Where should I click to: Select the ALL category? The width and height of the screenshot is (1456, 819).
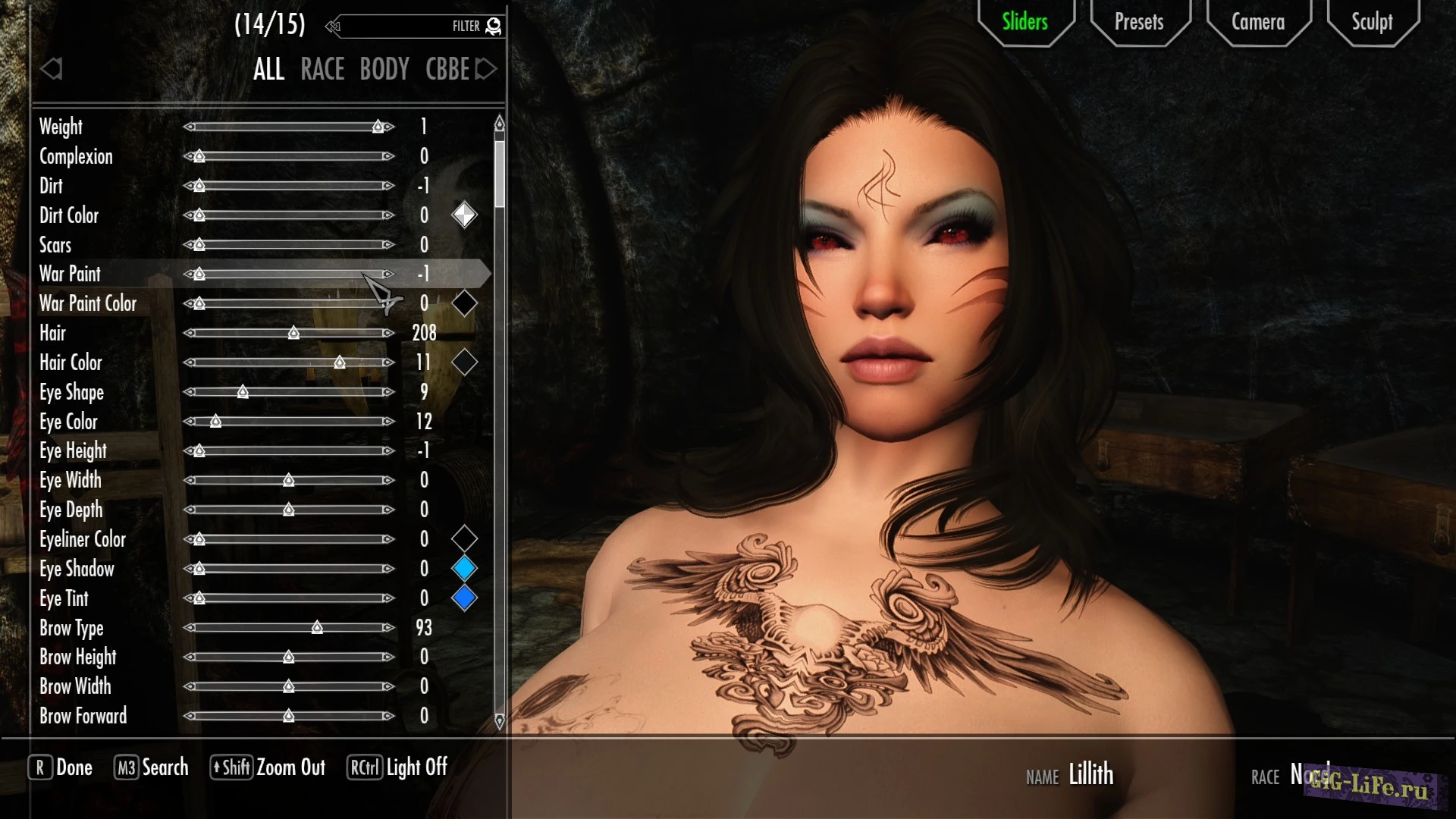click(x=268, y=69)
